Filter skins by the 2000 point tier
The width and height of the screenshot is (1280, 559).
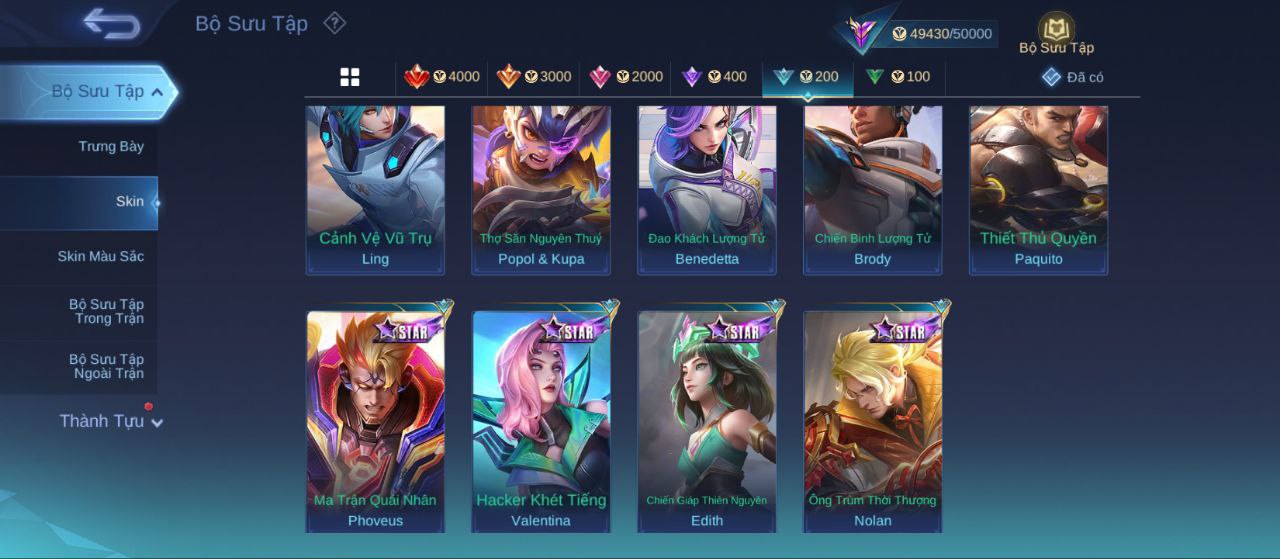(626, 77)
